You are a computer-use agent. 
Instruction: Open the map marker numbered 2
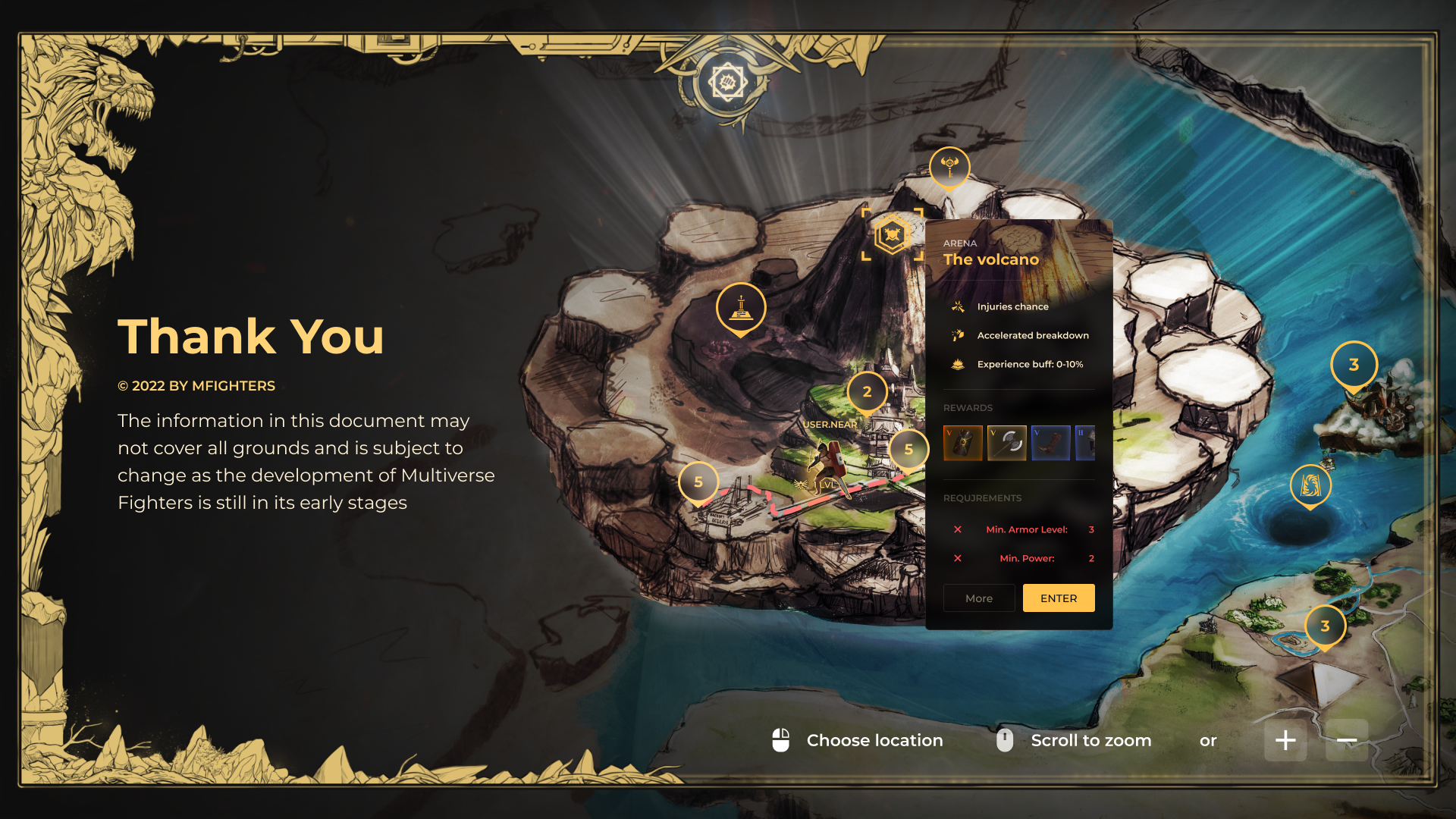point(867,392)
